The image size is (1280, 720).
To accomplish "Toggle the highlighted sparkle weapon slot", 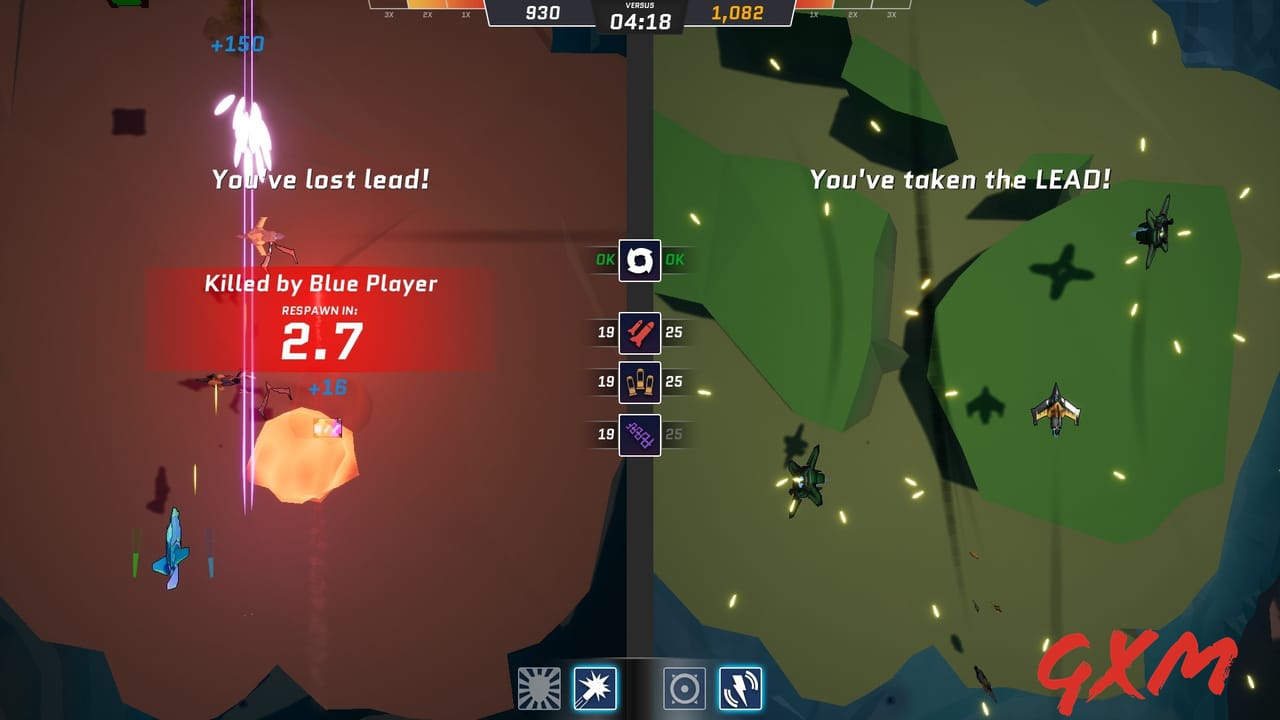I will click(597, 688).
